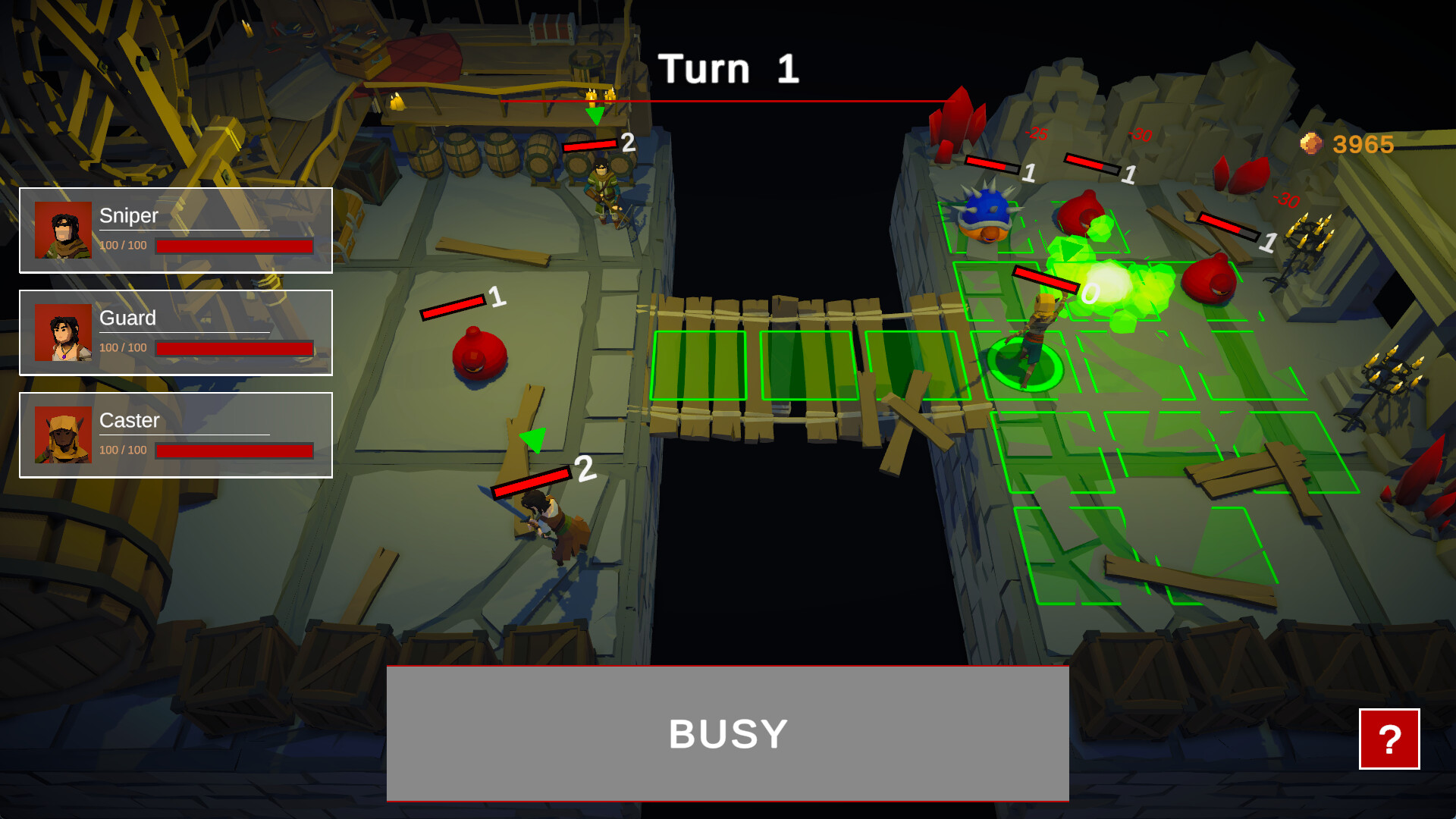Expand the Sniper party panel
Image resolution: width=1456 pixels, height=819 pixels.
pyautogui.click(x=176, y=230)
